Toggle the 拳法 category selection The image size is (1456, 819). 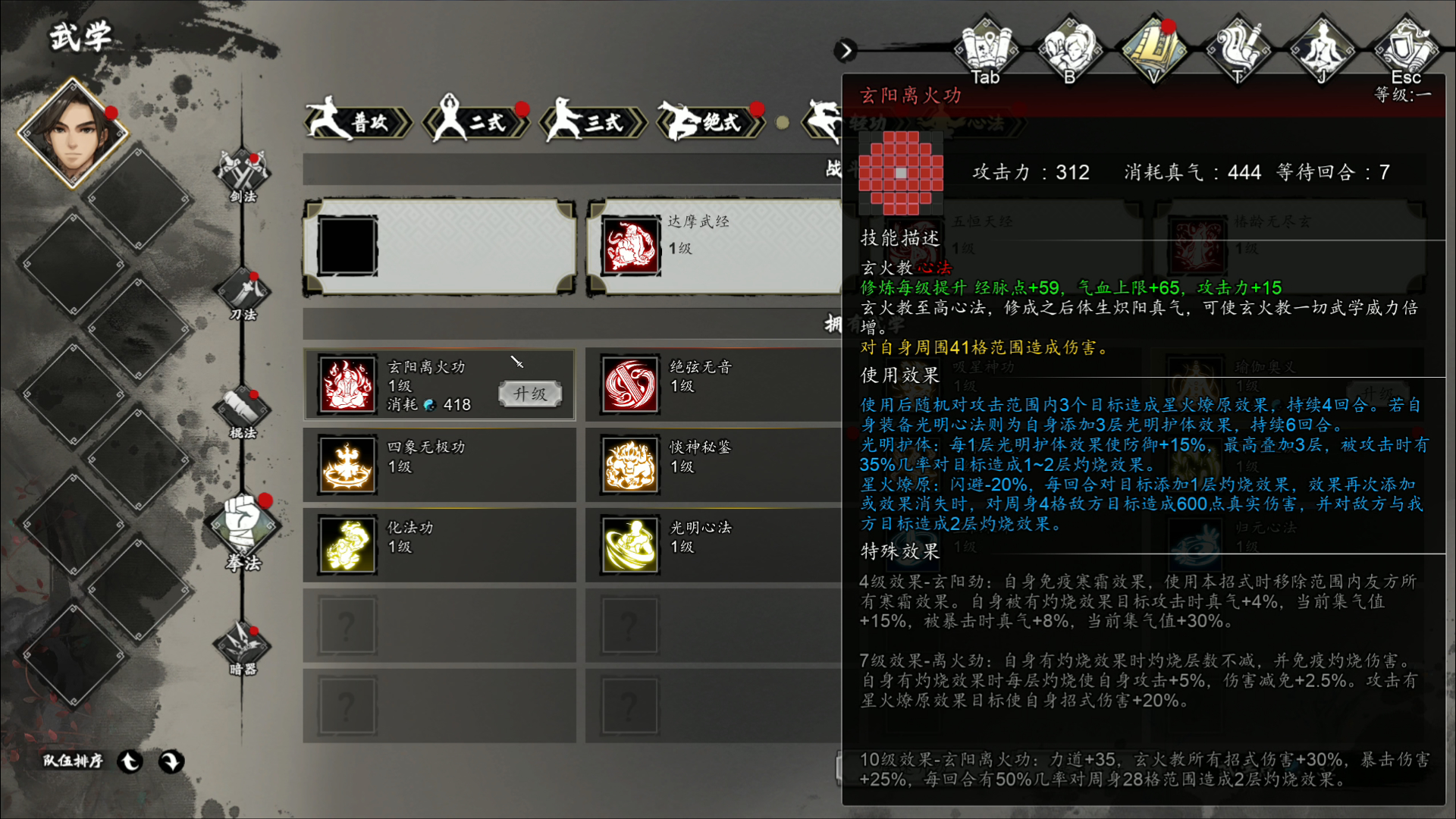243,525
